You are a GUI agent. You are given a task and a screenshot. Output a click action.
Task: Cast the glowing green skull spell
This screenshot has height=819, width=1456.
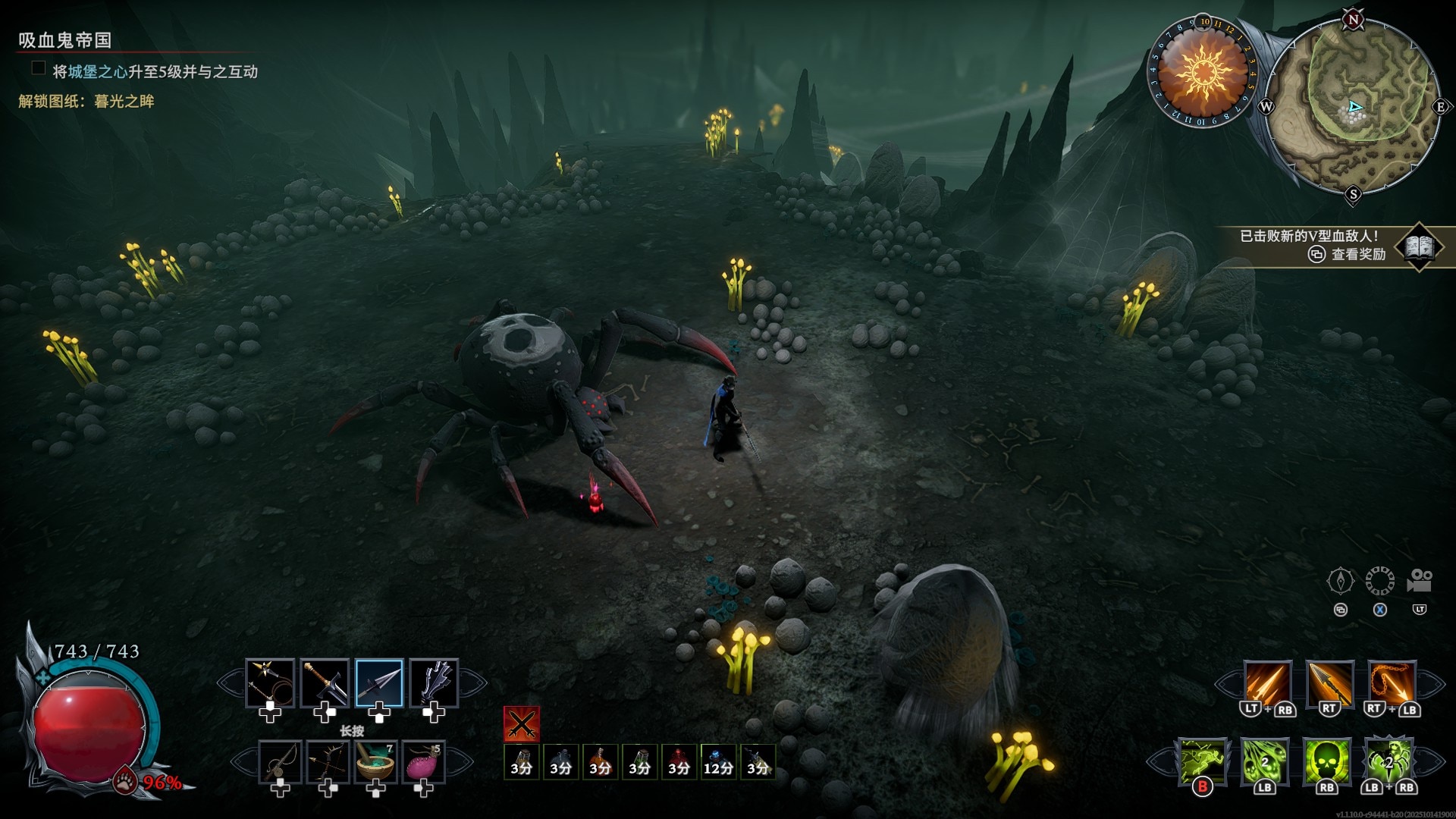click(1327, 761)
